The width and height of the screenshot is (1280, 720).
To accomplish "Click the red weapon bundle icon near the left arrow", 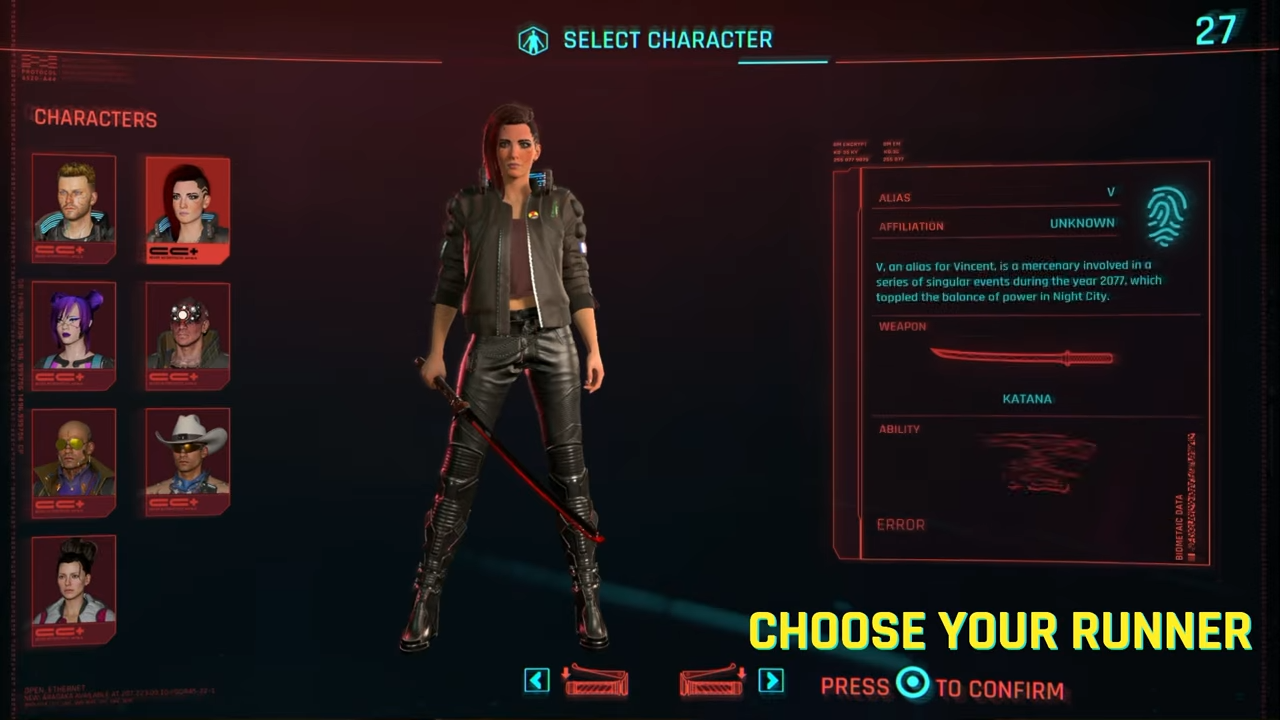I will (597, 683).
